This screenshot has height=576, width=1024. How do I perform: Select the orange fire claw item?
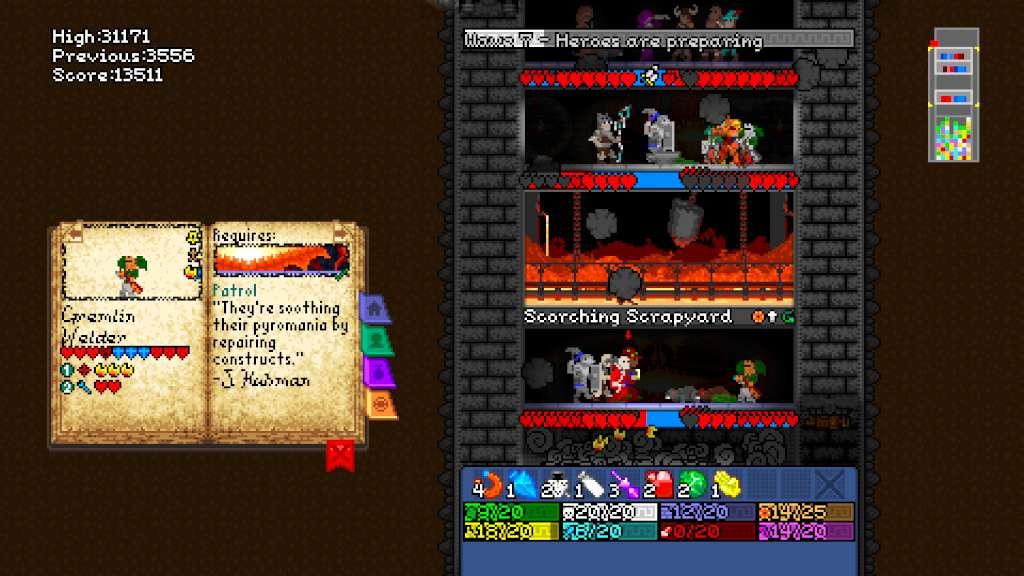click(488, 484)
